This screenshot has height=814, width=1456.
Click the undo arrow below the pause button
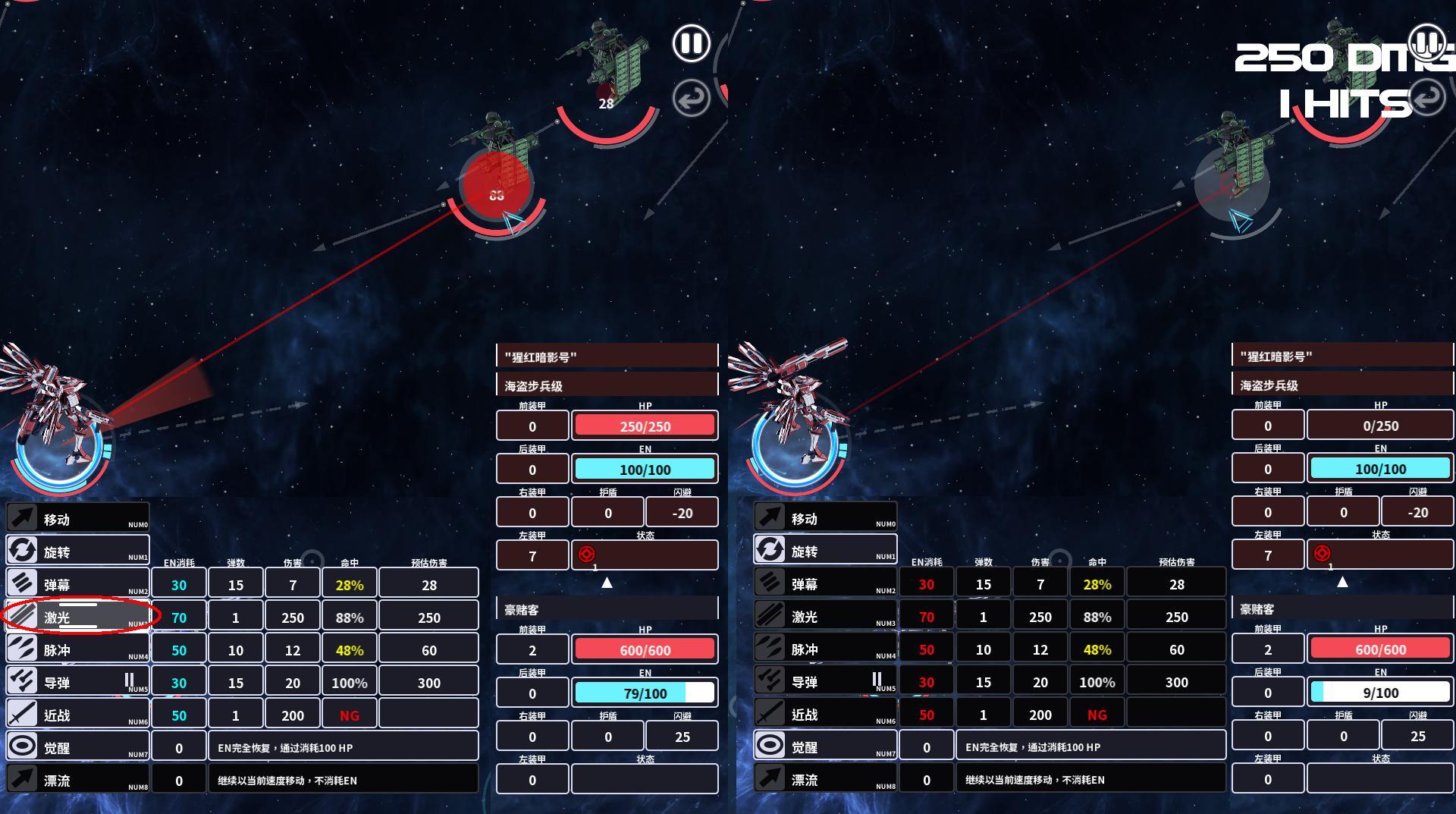tap(691, 98)
